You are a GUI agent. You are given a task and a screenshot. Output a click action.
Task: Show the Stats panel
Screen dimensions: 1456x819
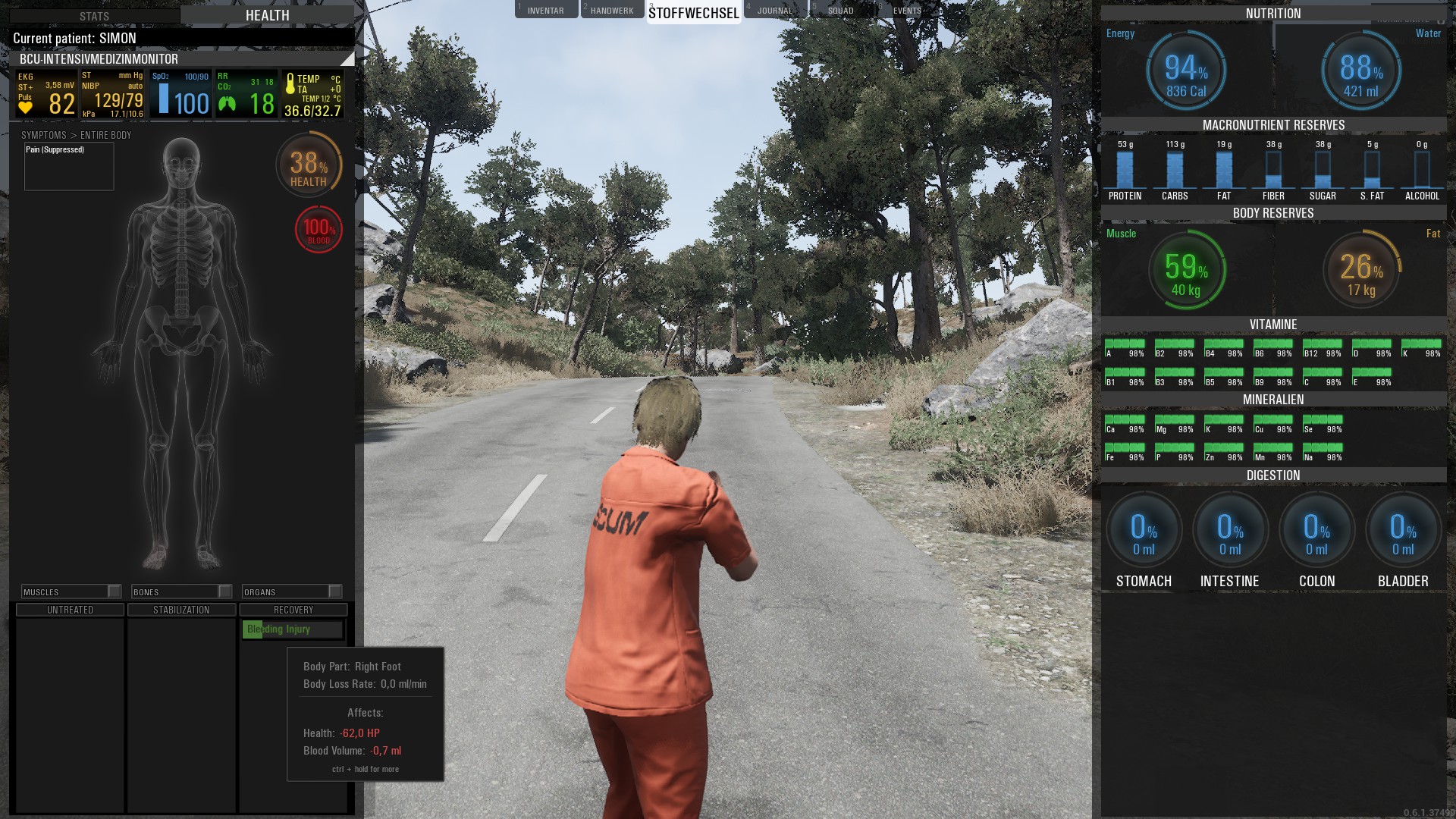pyautogui.click(x=95, y=16)
